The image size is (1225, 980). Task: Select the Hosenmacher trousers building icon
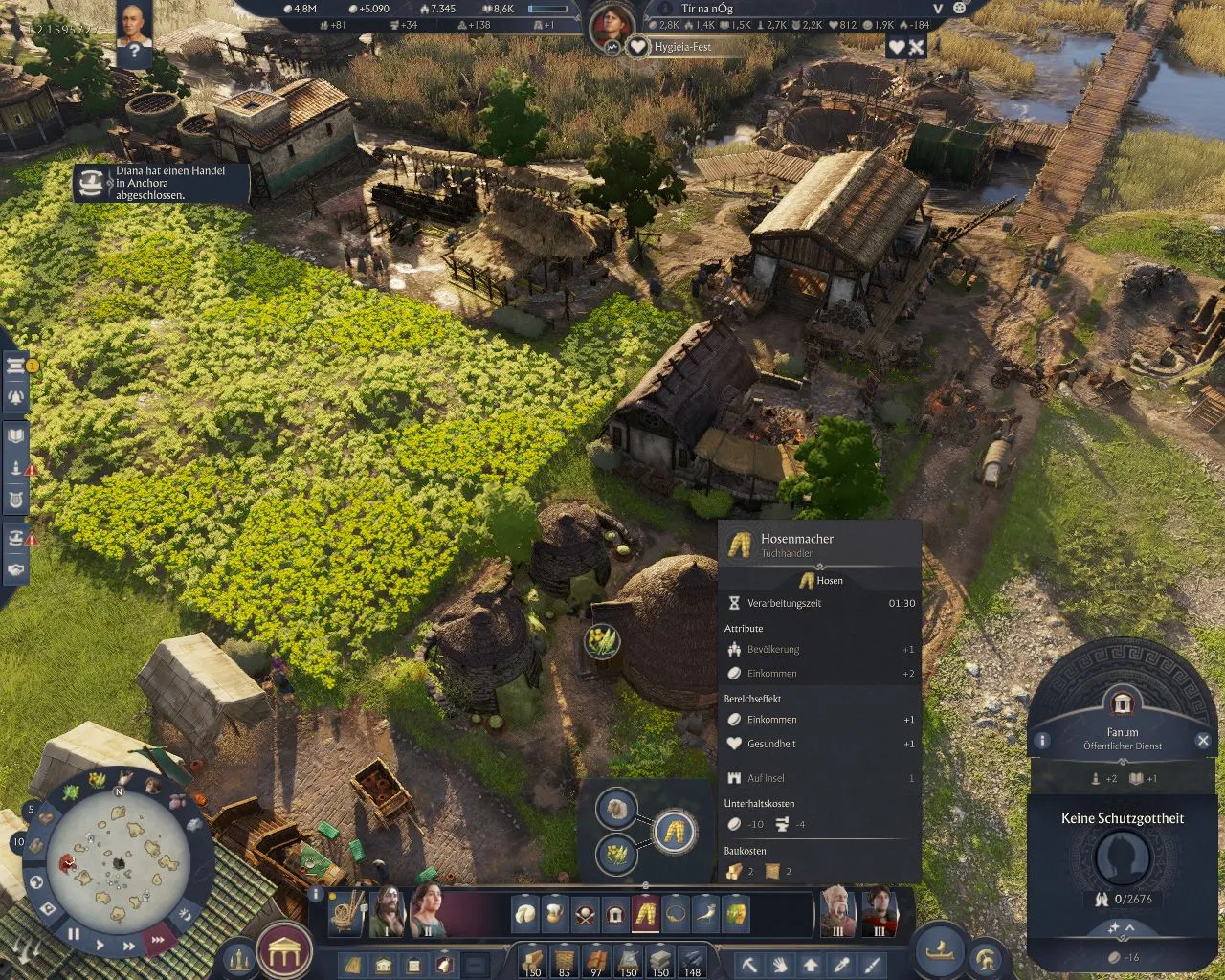645,914
